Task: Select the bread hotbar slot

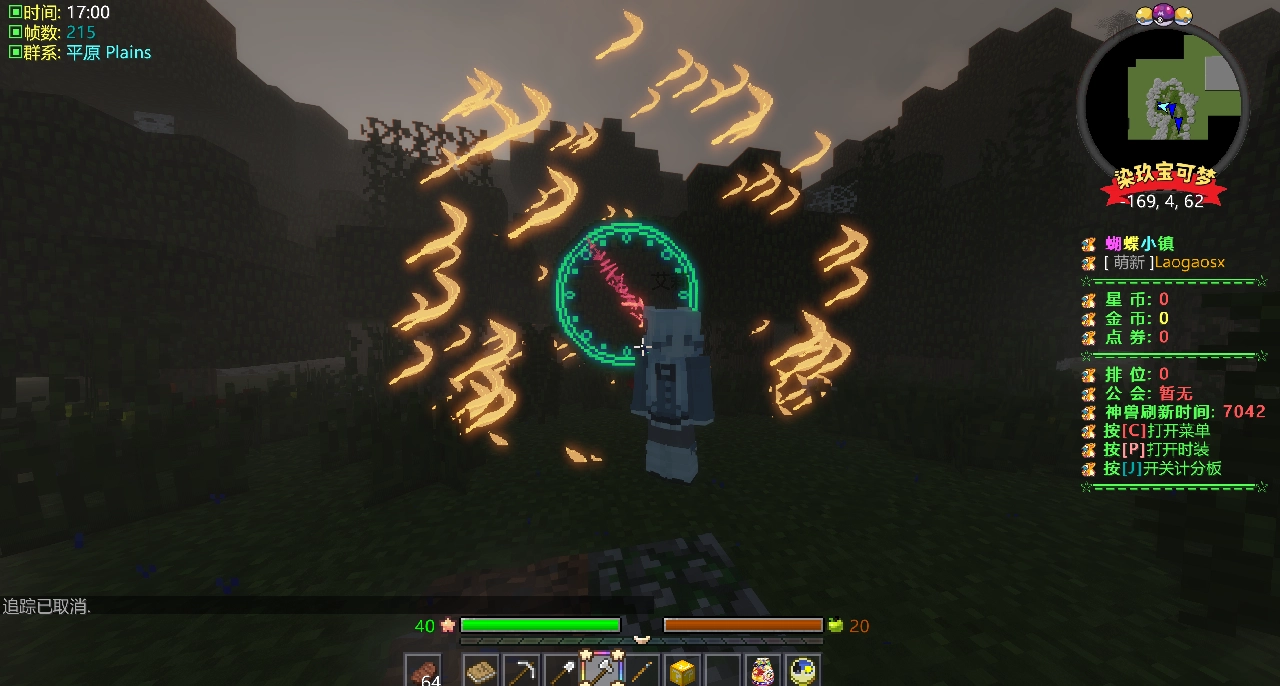Action: coord(482,671)
